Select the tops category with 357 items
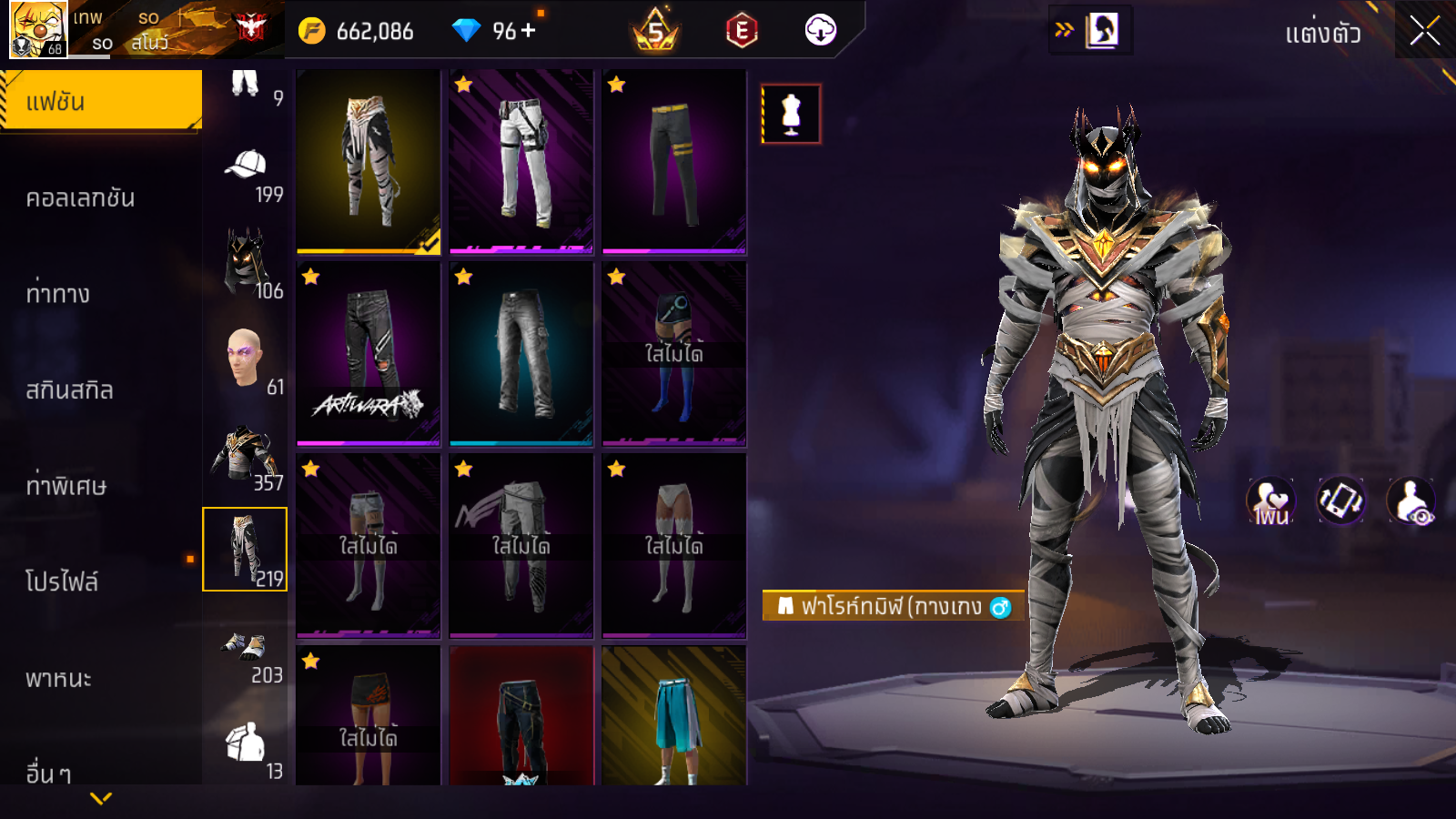The image size is (1456, 819). [x=246, y=457]
